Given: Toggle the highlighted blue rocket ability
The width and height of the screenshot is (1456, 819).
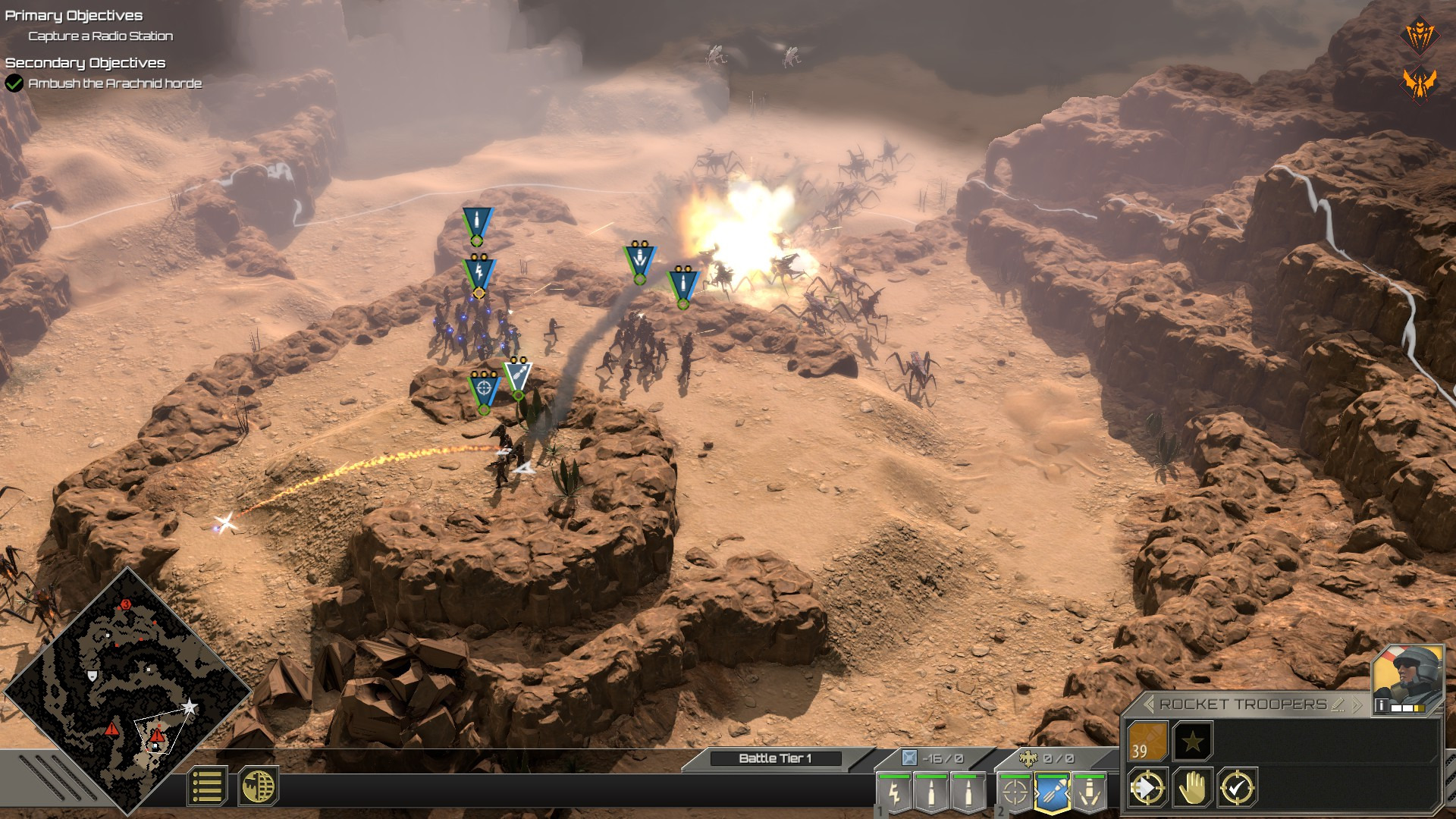Looking at the screenshot, I should point(1051,793).
